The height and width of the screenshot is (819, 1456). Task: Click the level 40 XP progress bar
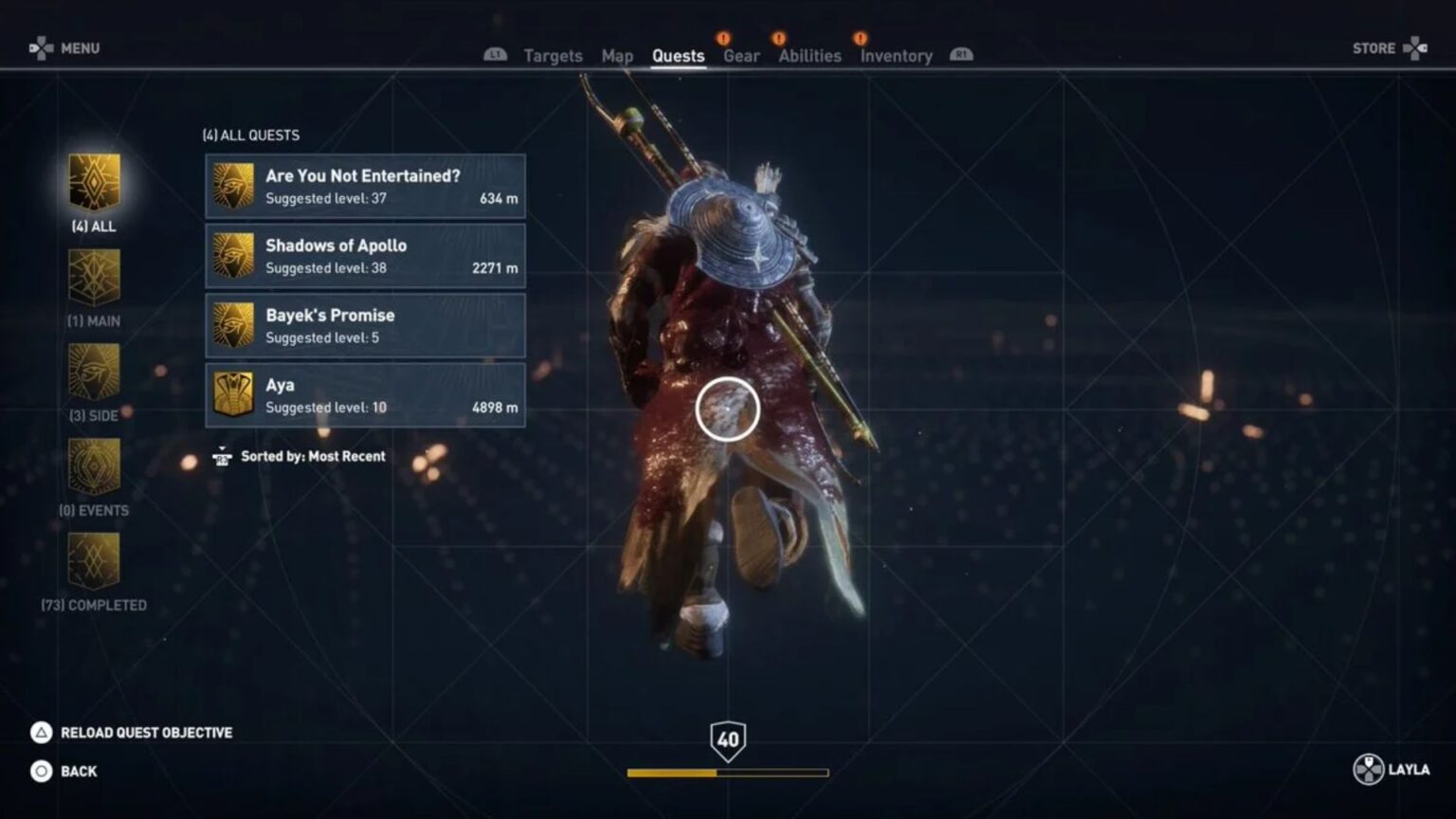click(728, 773)
